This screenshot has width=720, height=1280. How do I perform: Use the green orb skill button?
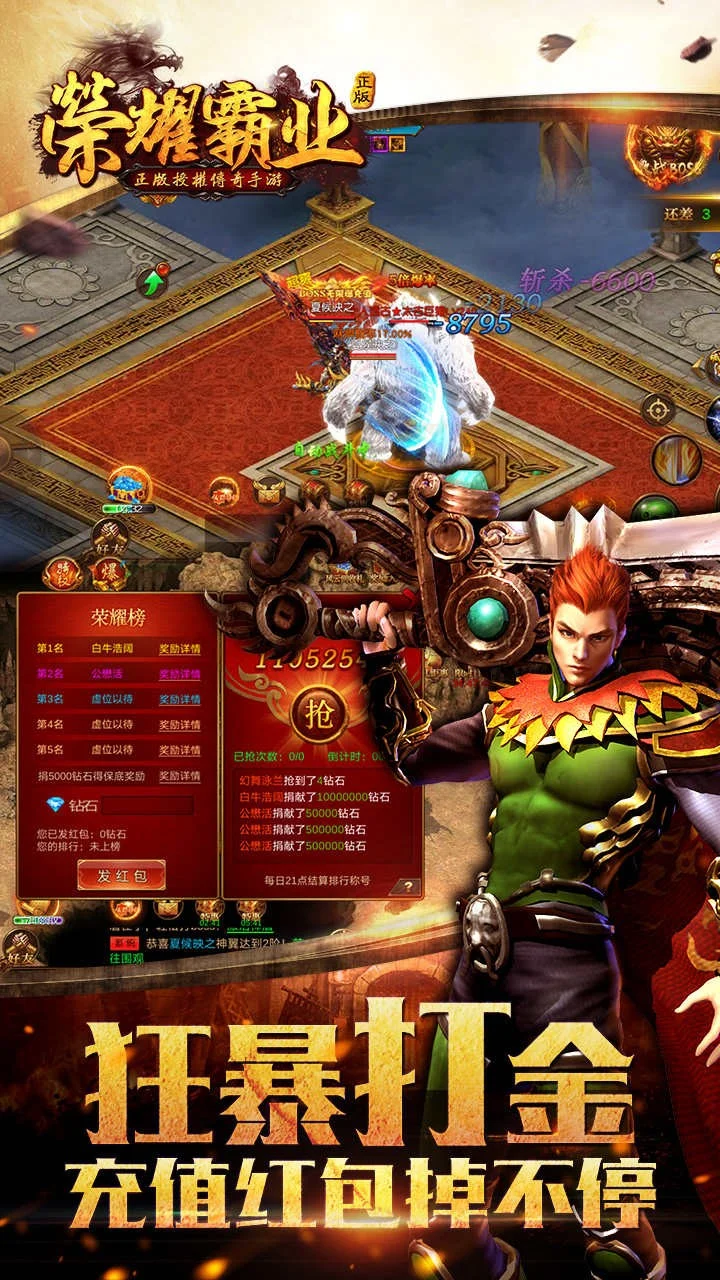click(x=654, y=510)
